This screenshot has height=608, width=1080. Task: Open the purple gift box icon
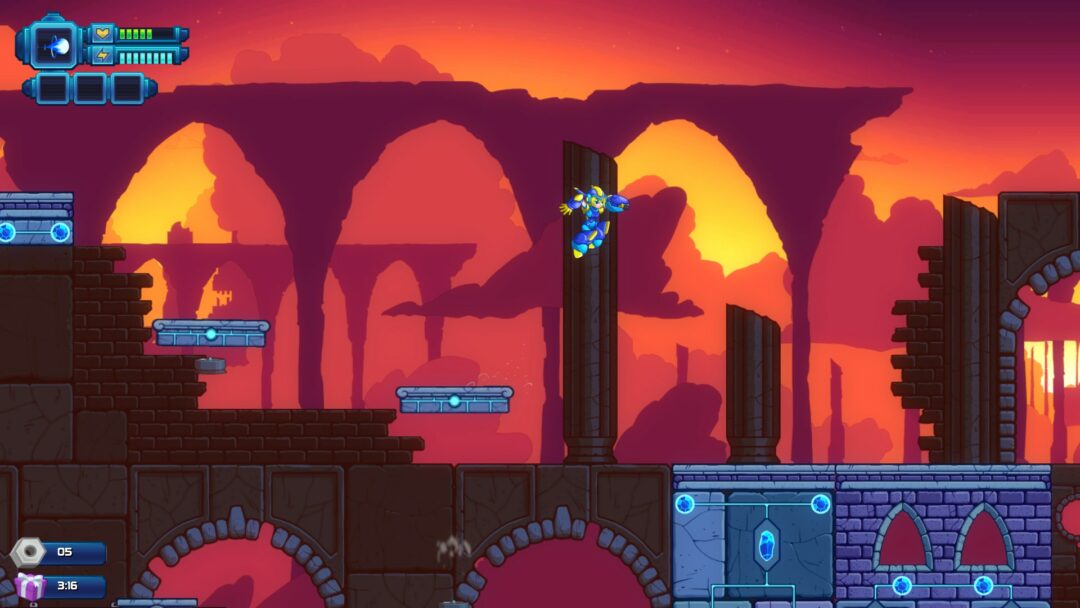click(x=29, y=587)
